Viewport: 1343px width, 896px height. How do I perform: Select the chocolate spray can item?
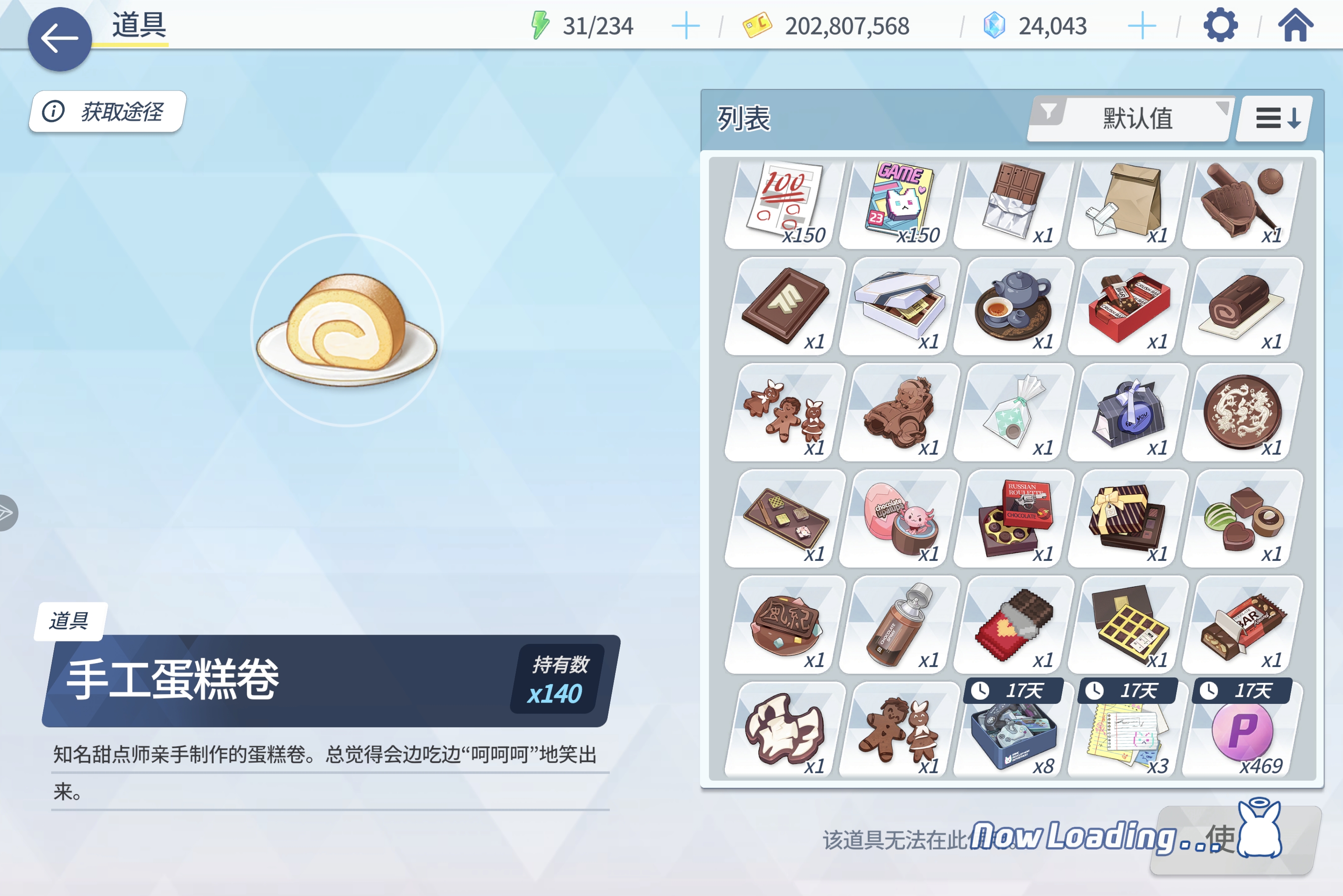pyautogui.click(x=895, y=623)
